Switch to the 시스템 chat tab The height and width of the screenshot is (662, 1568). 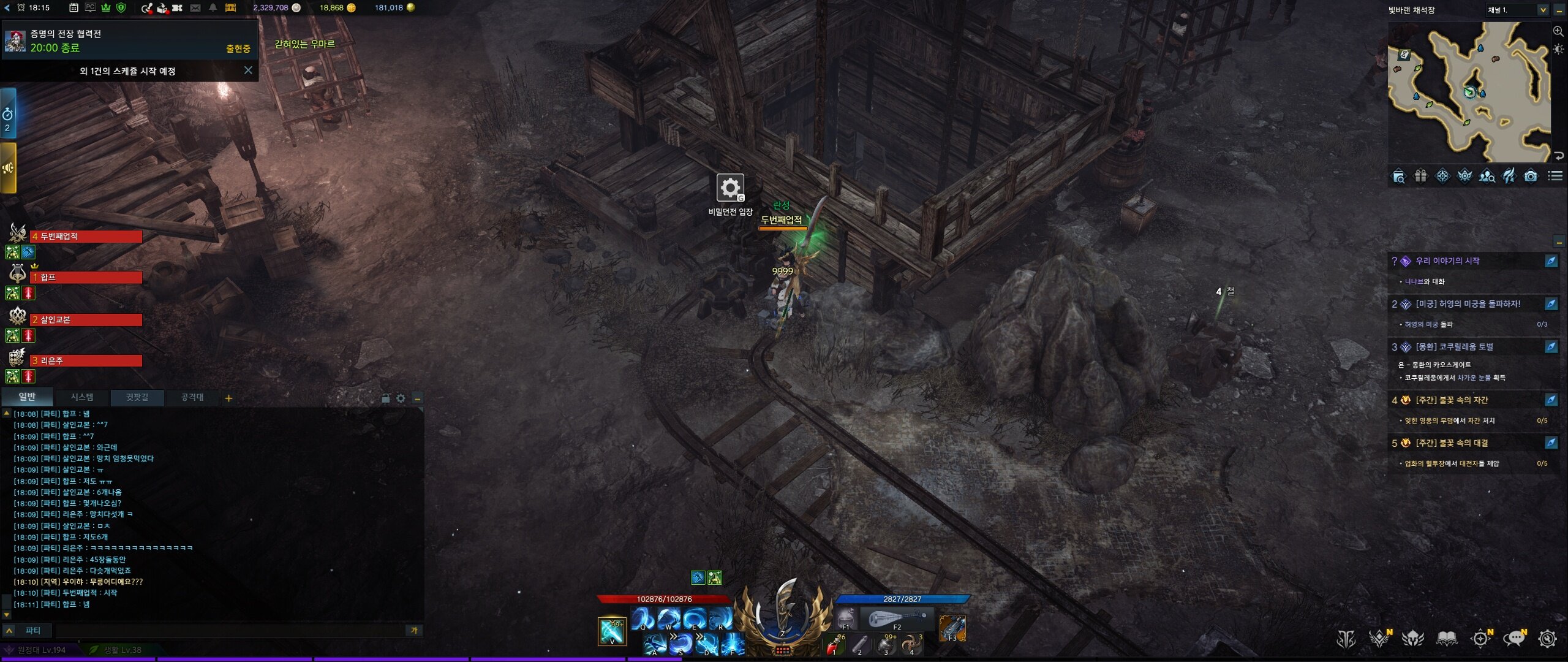[x=82, y=398]
